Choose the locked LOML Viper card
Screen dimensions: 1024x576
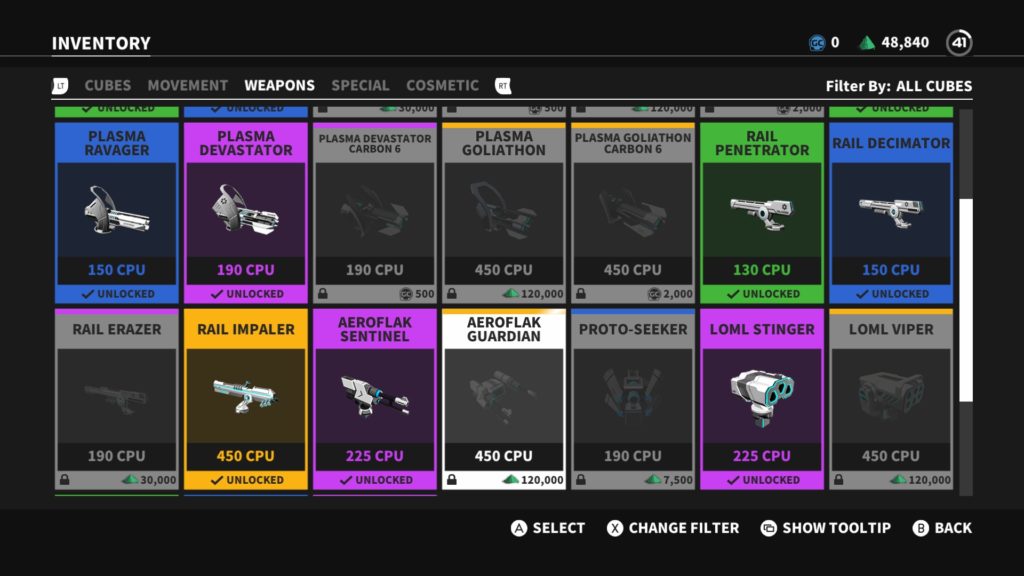[891, 398]
